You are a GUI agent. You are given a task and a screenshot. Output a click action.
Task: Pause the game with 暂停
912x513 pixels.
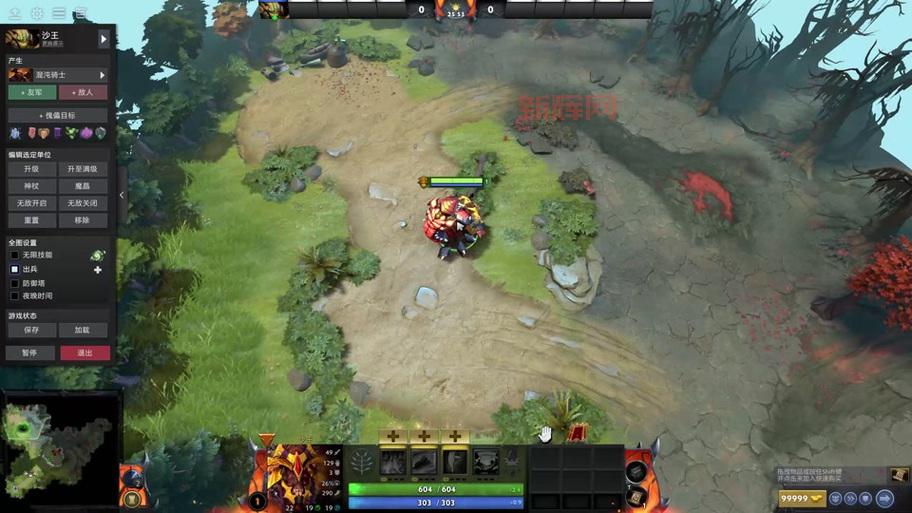tap(30, 353)
